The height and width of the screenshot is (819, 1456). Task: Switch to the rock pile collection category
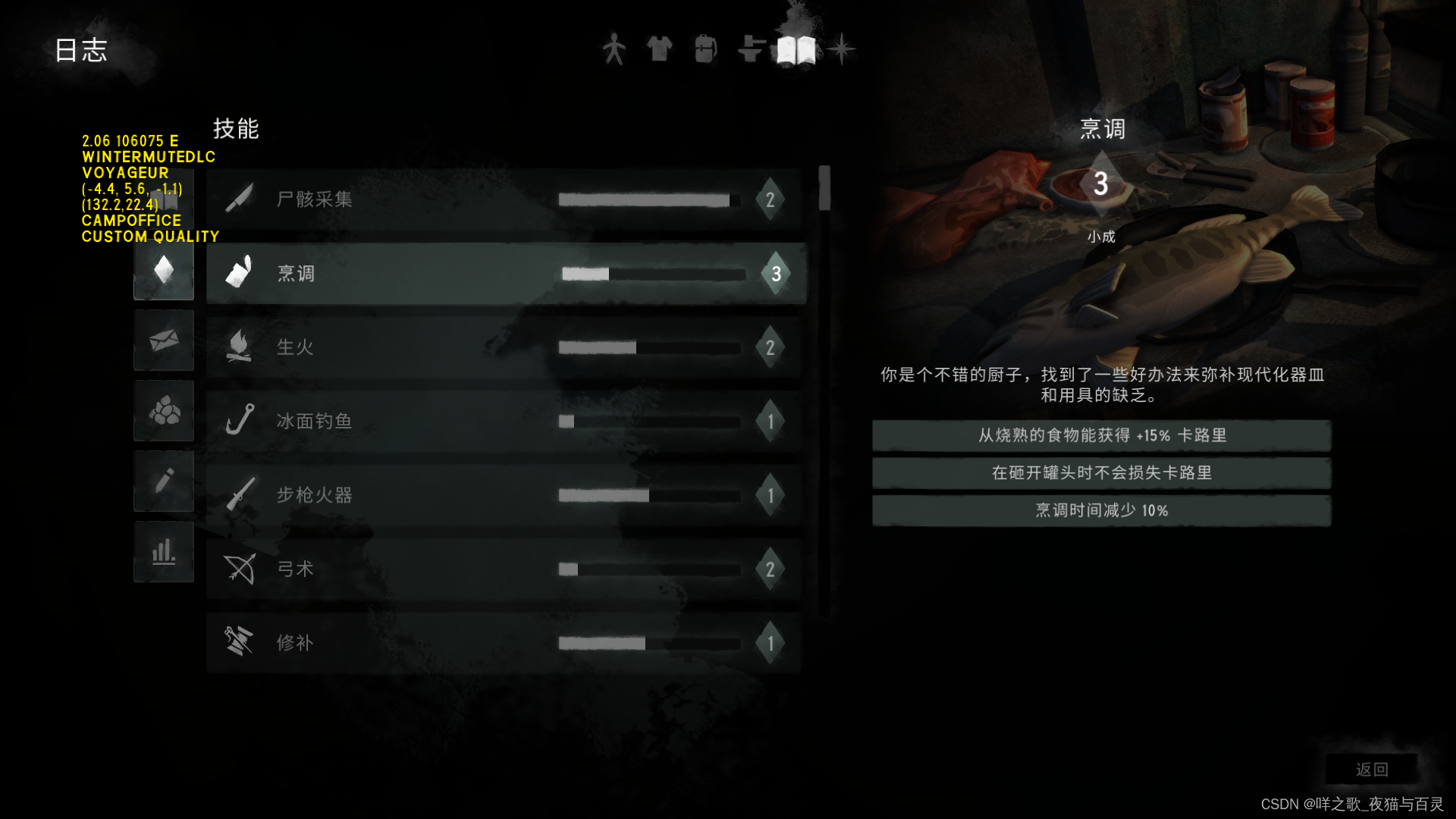(x=164, y=411)
